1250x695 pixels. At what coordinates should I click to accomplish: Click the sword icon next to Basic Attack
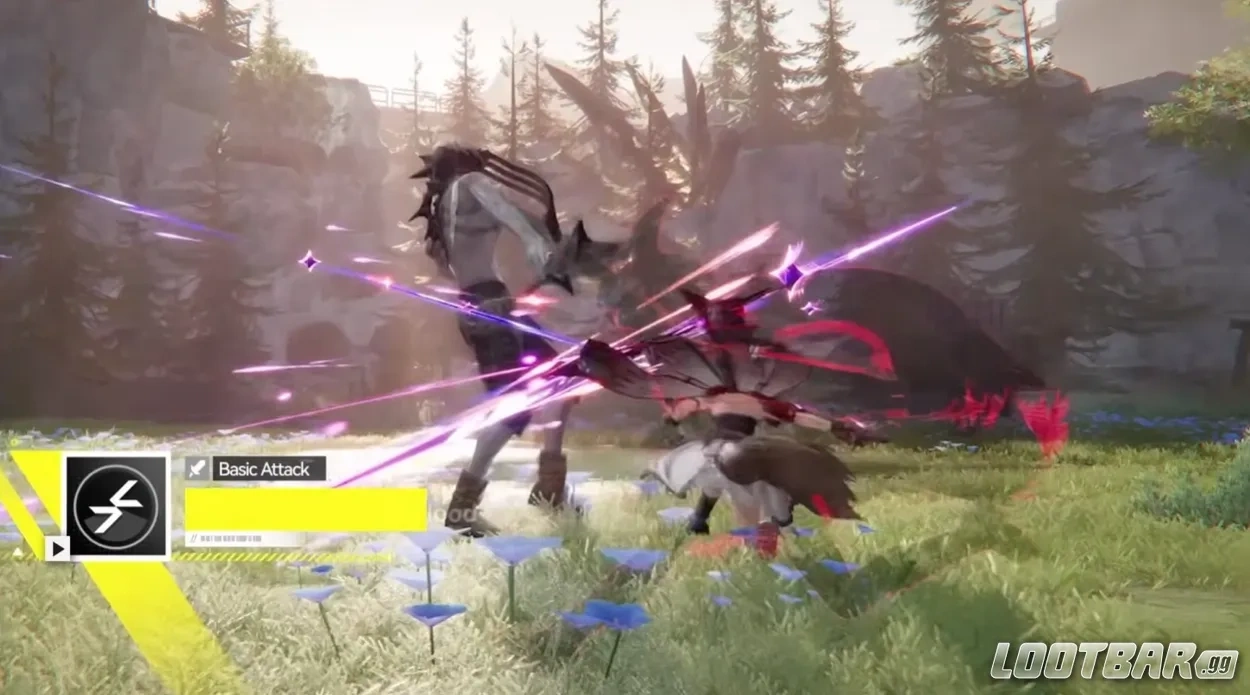click(x=197, y=469)
